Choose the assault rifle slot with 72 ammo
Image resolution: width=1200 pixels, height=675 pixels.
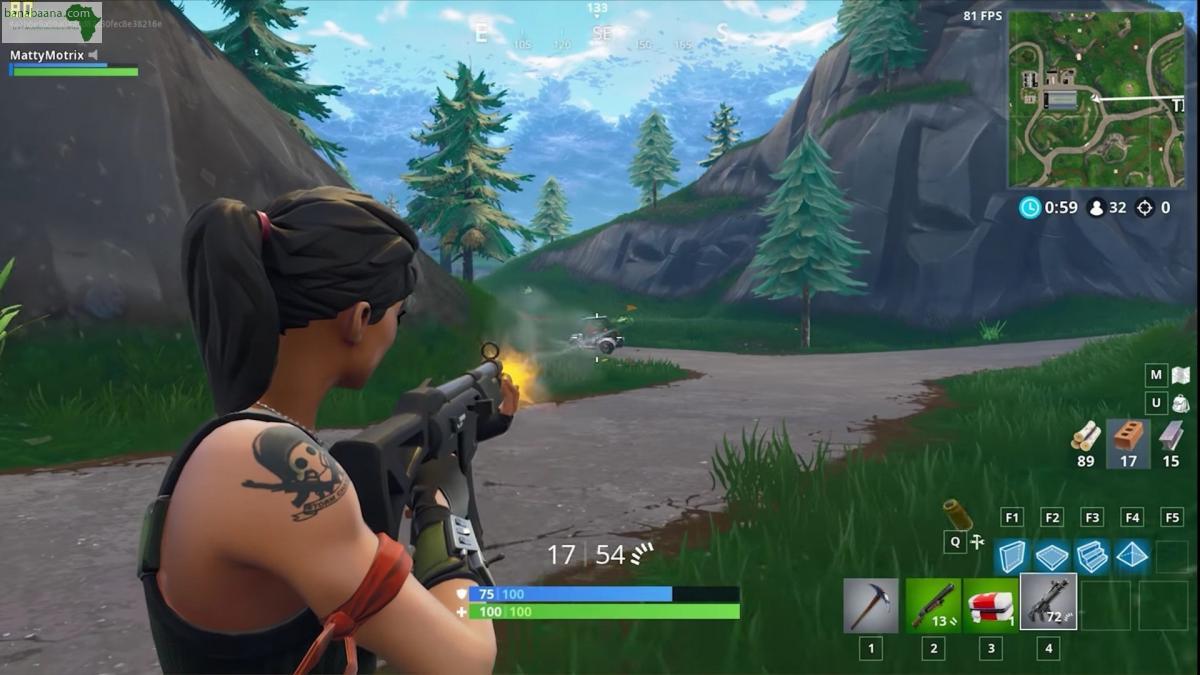tap(1048, 603)
